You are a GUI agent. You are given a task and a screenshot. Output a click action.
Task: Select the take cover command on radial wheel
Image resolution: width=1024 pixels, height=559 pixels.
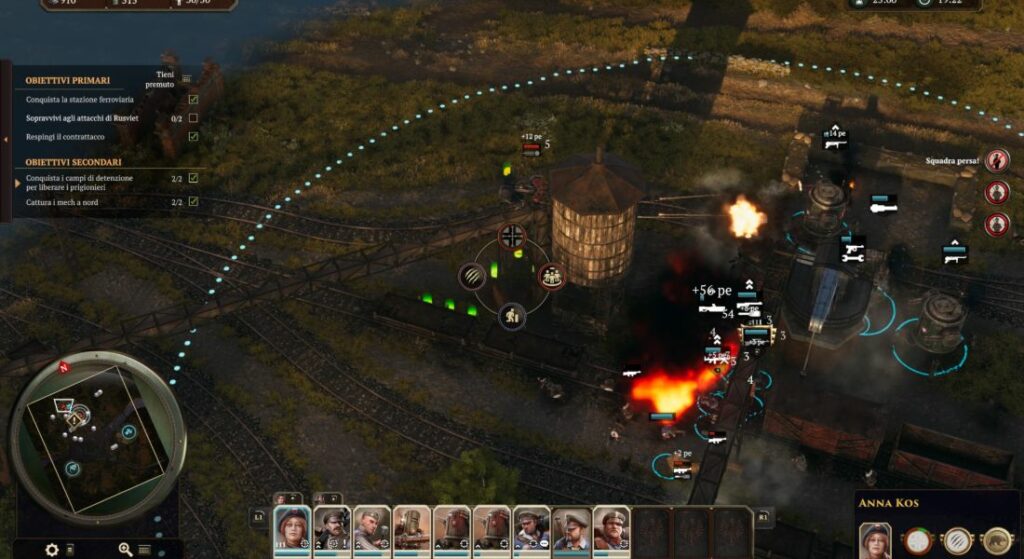[512, 317]
